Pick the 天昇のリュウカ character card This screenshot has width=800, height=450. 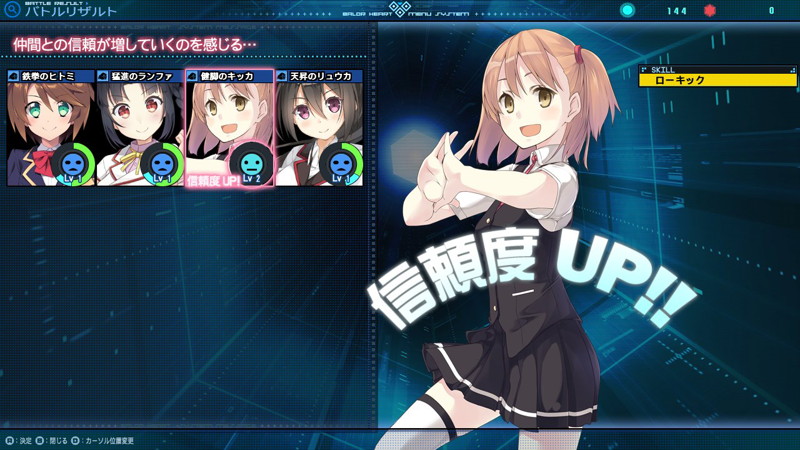point(318,128)
